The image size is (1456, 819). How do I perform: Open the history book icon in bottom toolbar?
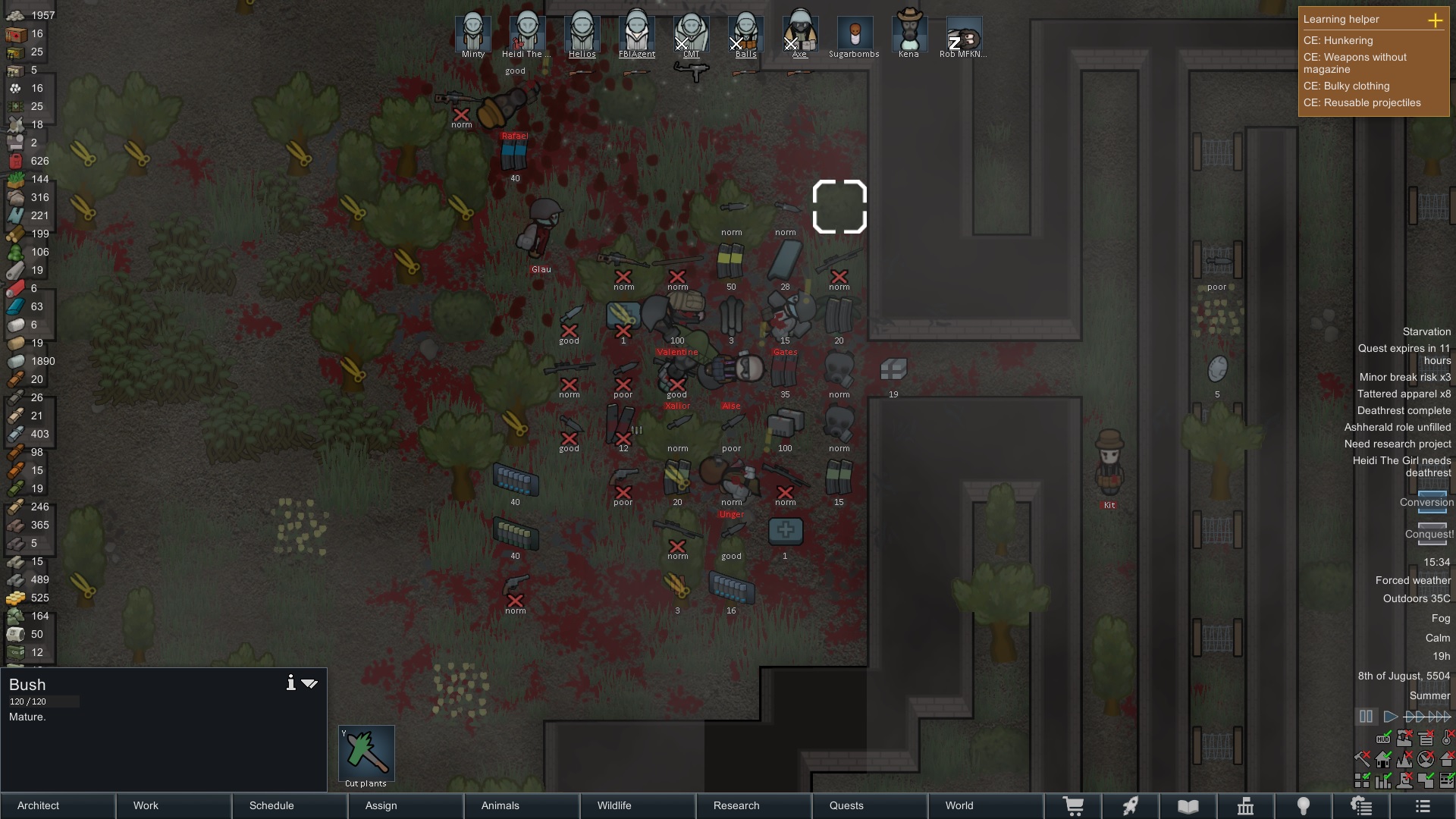click(x=1187, y=805)
